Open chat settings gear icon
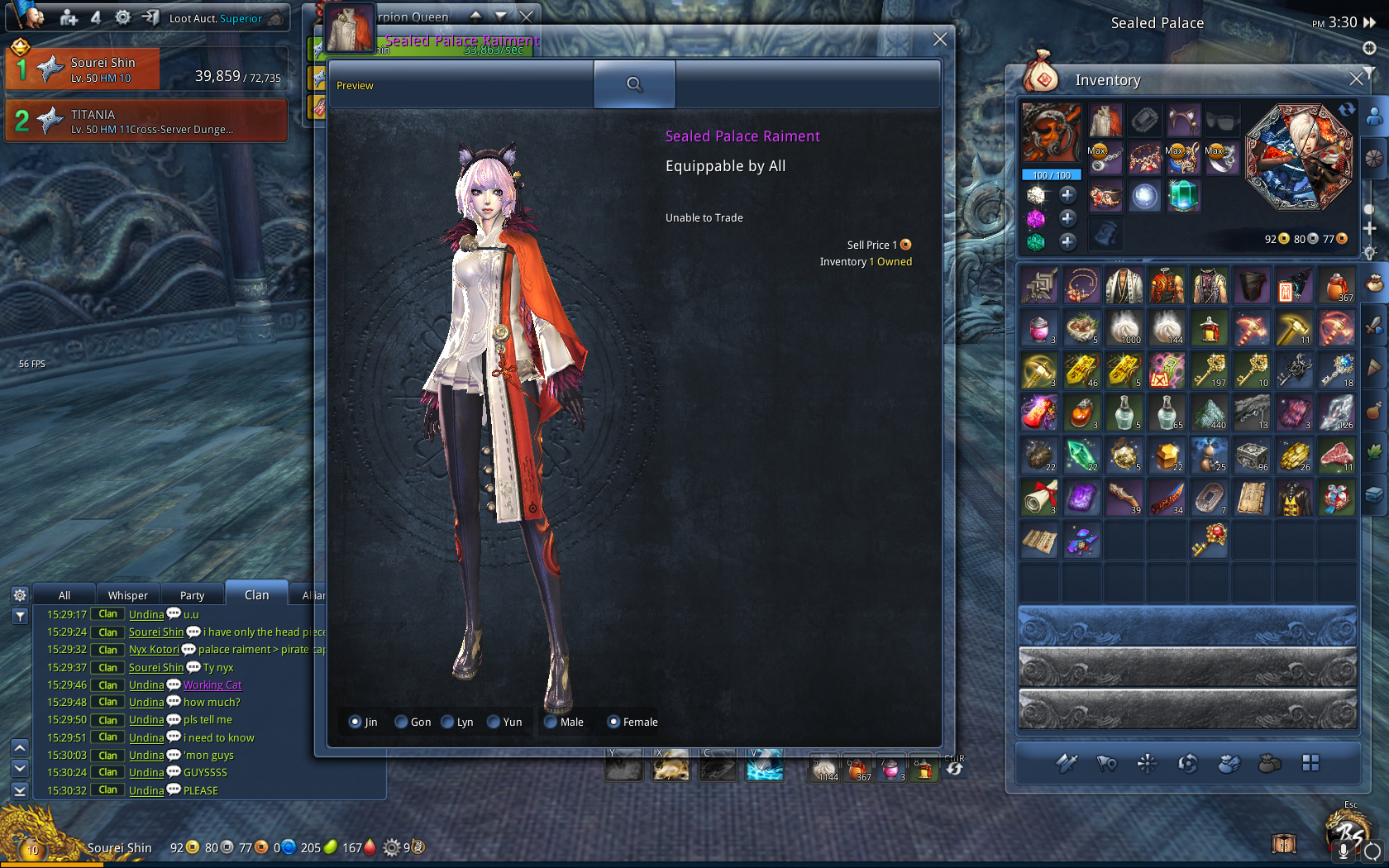1389x868 pixels. click(x=20, y=595)
